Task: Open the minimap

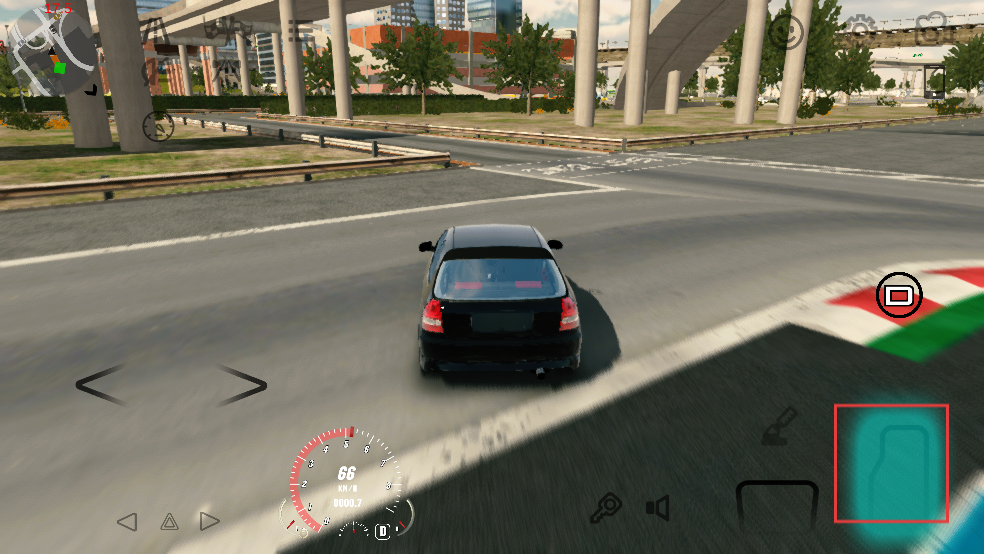Action: (52, 51)
